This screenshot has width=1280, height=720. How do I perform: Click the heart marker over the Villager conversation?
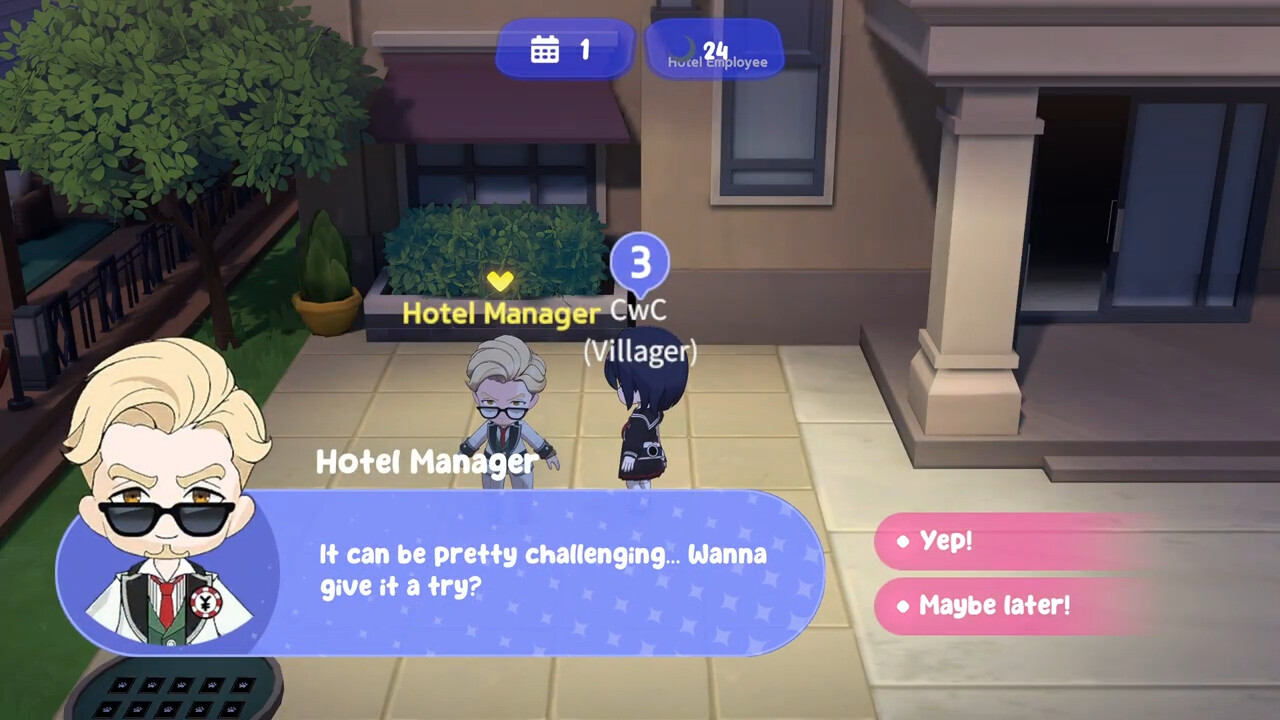coord(500,281)
